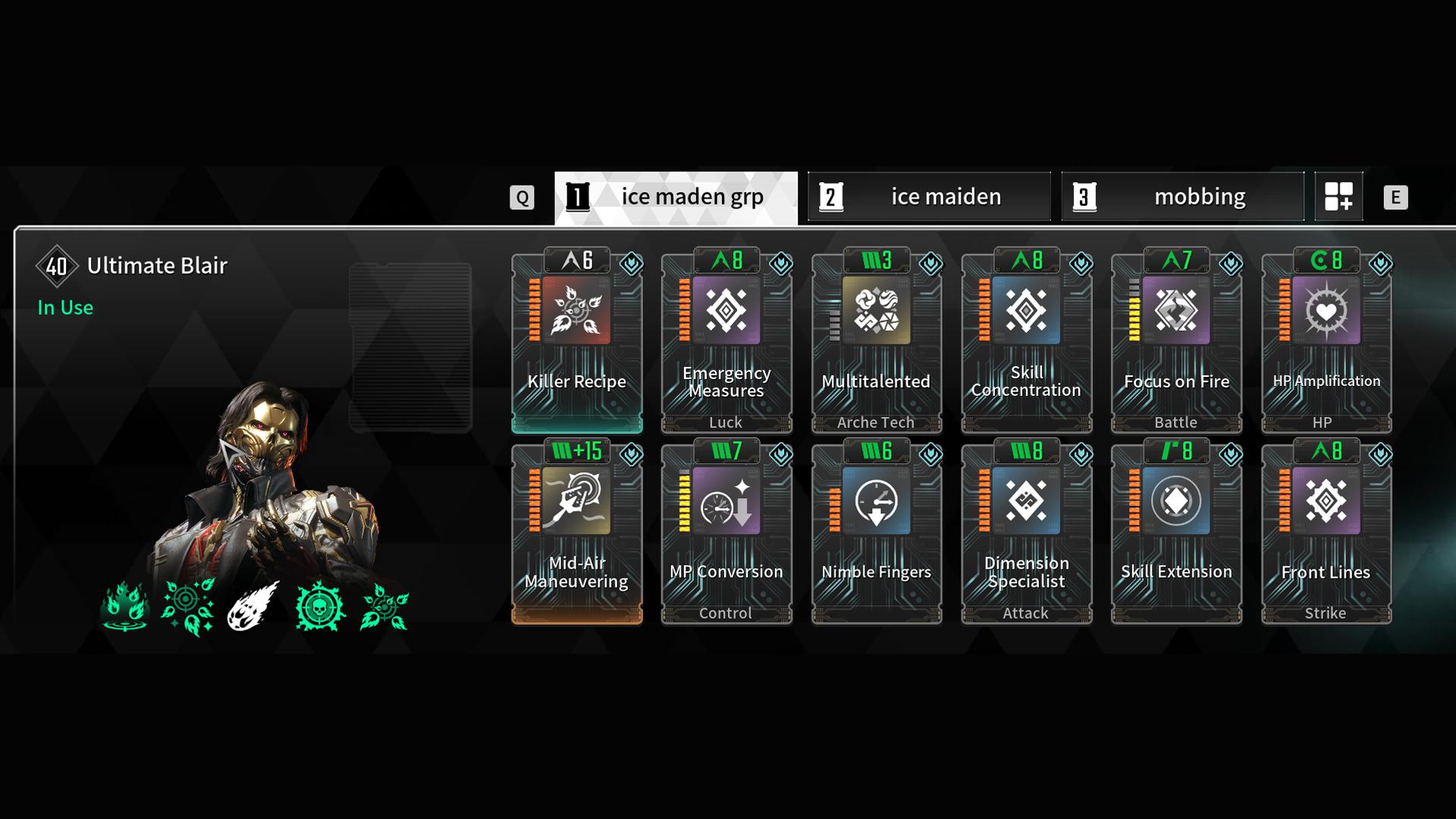Choose the Skill Extension module

[x=1176, y=535]
